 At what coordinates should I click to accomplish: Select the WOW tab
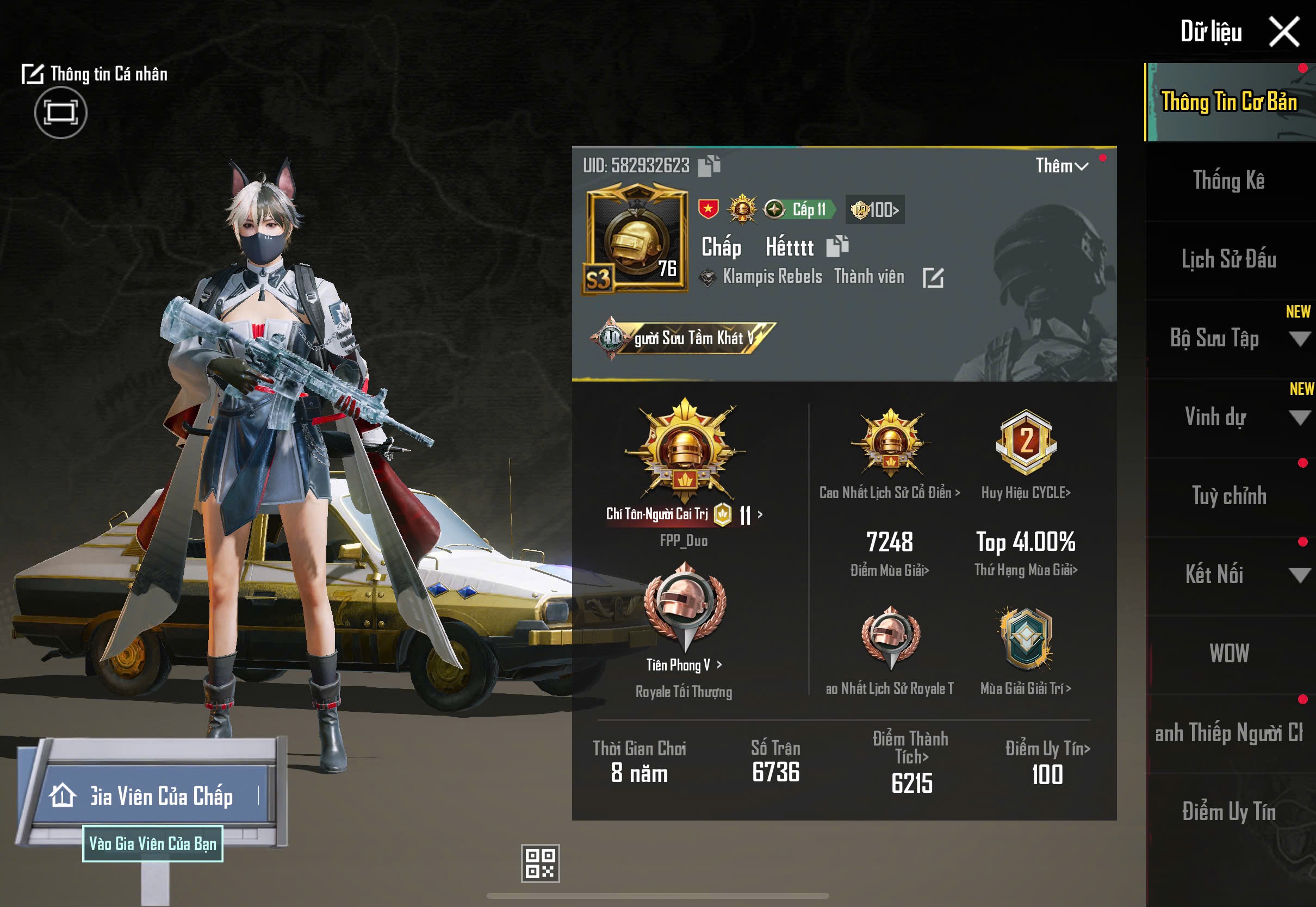coord(1228,654)
